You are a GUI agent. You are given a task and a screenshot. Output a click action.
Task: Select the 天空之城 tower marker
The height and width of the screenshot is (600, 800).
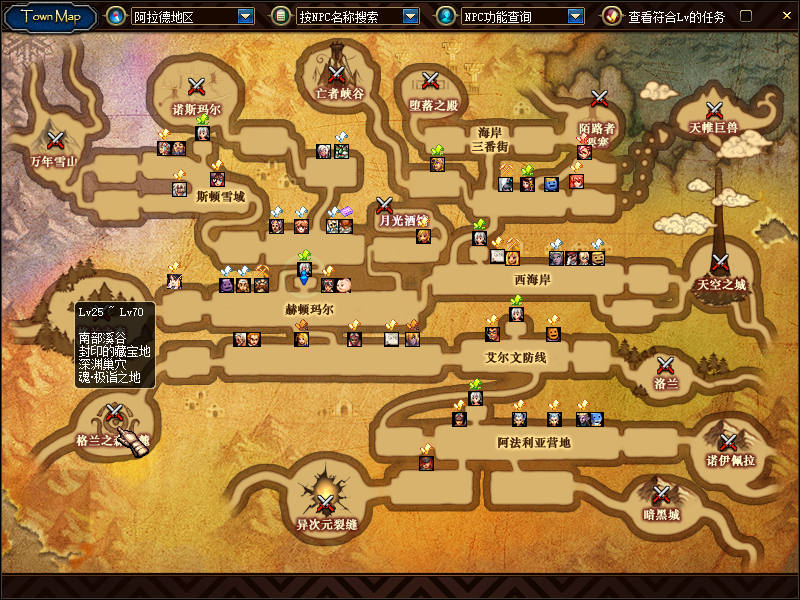coord(720,264)
